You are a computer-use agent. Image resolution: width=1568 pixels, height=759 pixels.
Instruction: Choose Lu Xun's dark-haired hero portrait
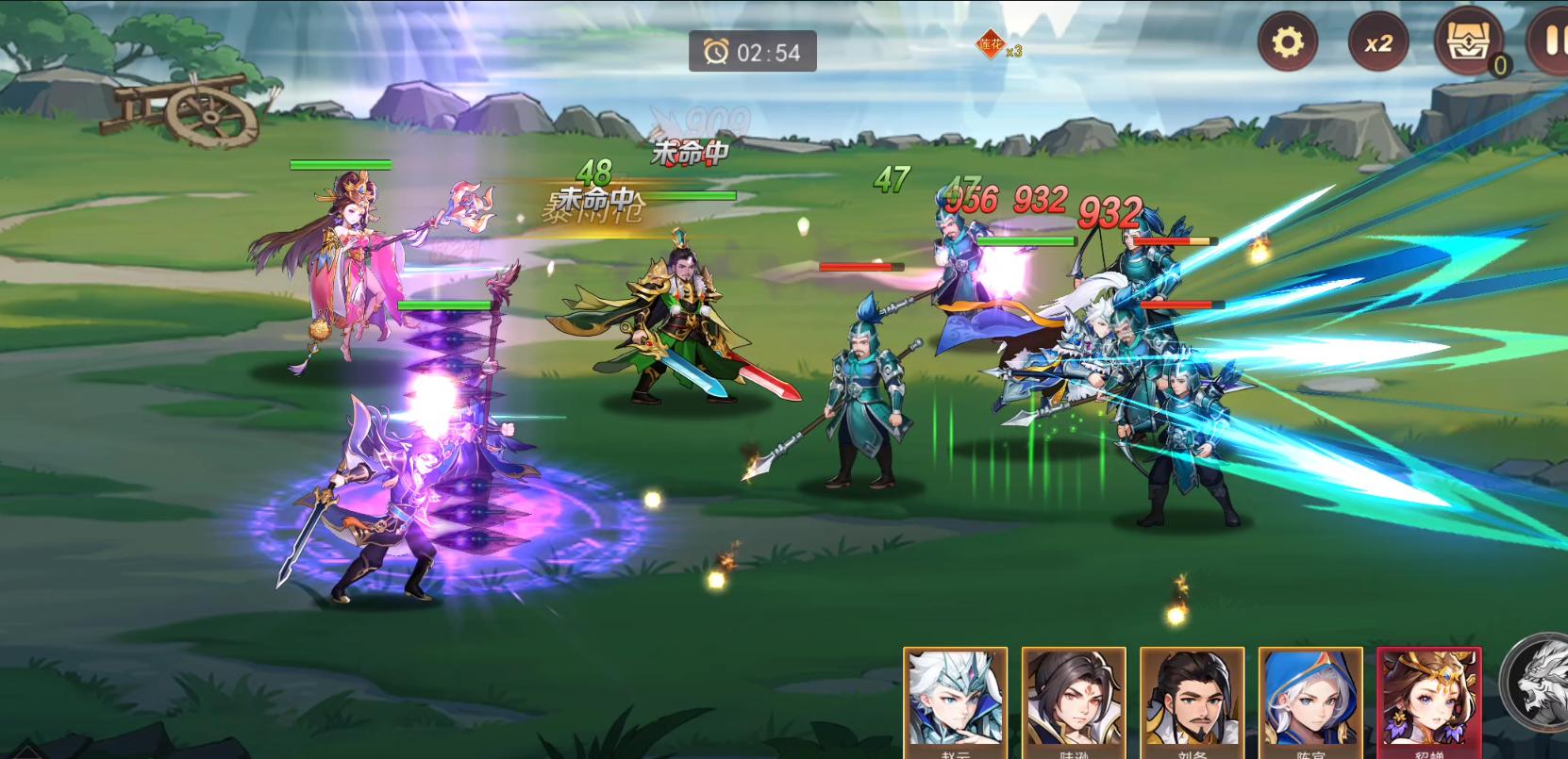tap(1074, 702)
